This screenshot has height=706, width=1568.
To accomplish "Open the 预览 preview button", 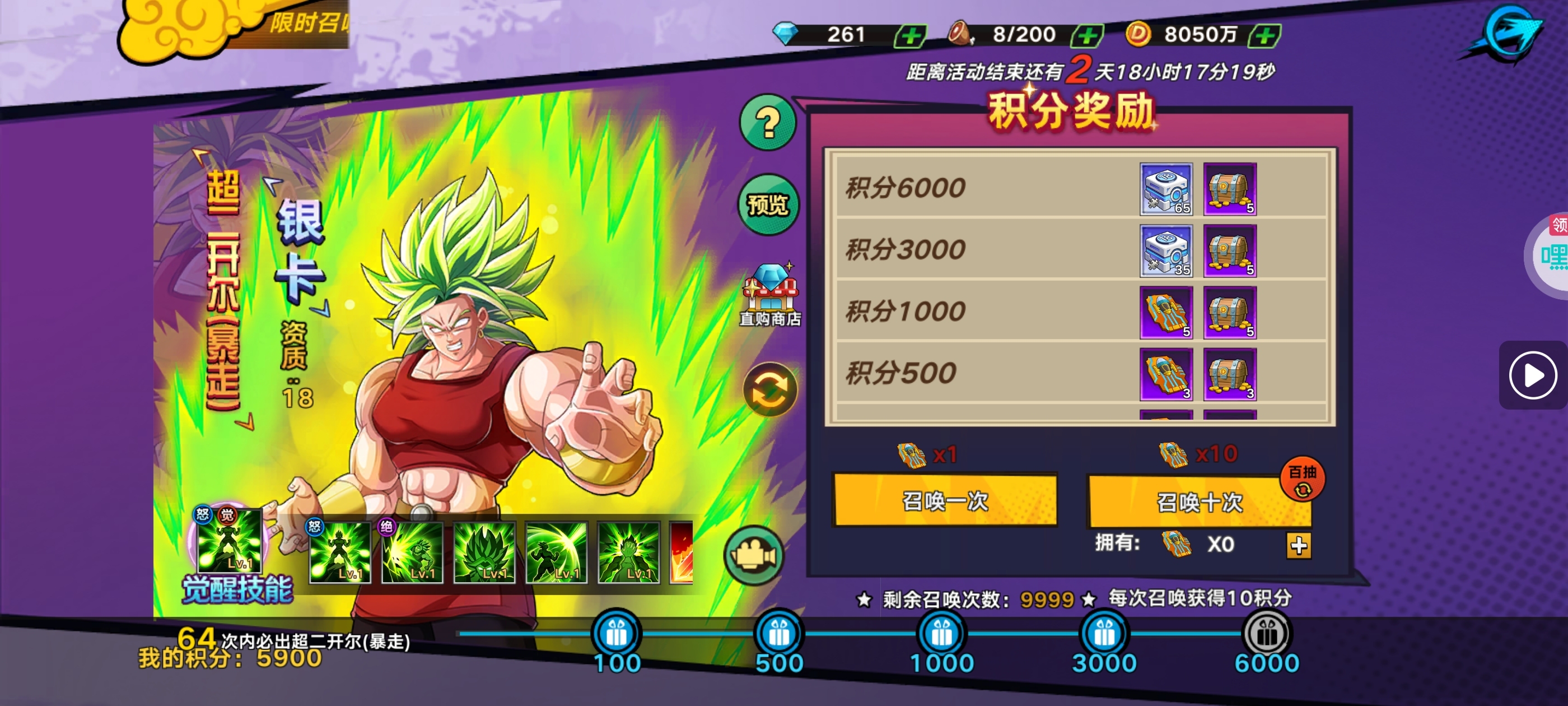I will click(x=768, y=205).
